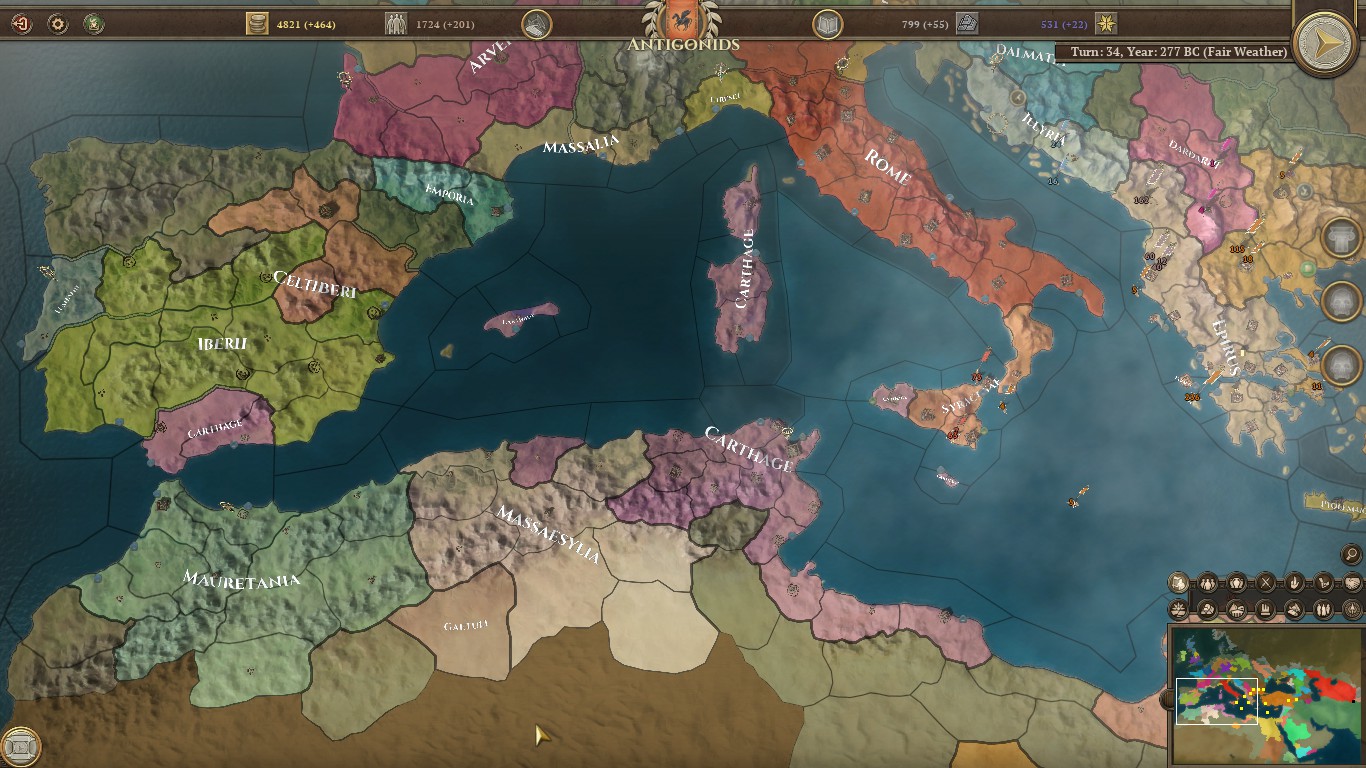Screen dimensions: 1366x768
Task: Click the green round icon in the top-left bar
Action: [x=94, y=23]
